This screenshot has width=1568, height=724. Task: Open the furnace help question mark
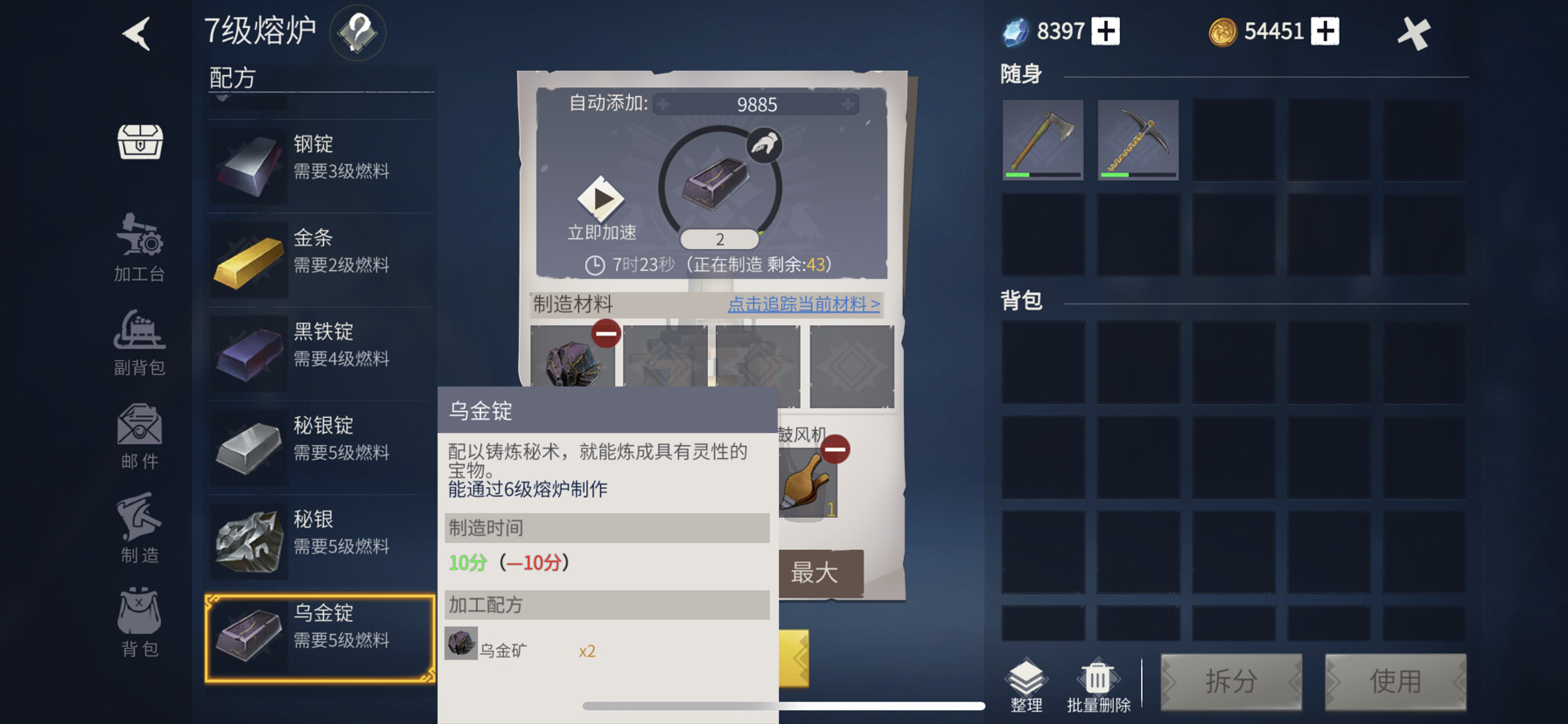(x=357, y=33)
